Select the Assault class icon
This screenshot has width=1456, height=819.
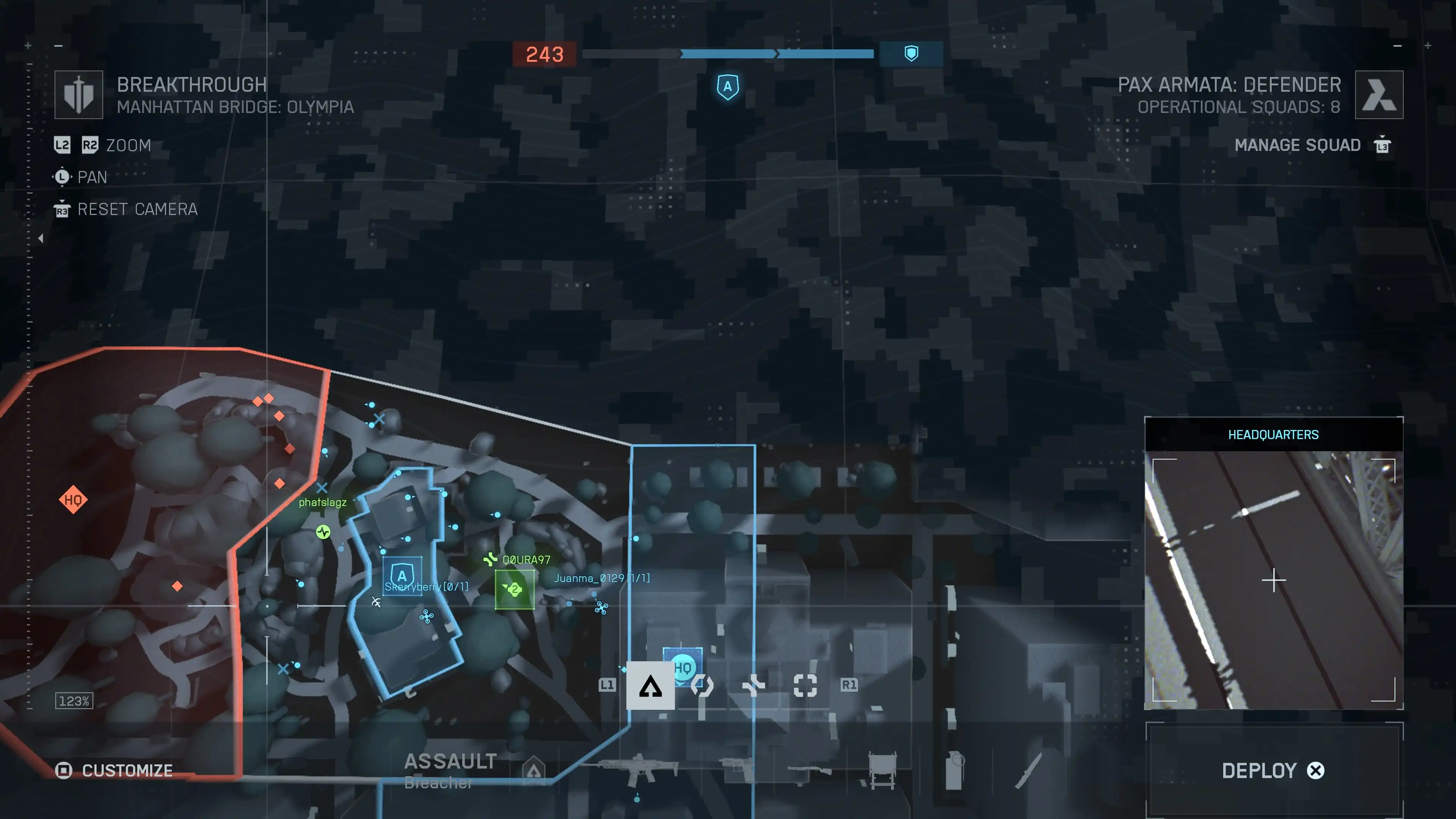tap(650, 686)
